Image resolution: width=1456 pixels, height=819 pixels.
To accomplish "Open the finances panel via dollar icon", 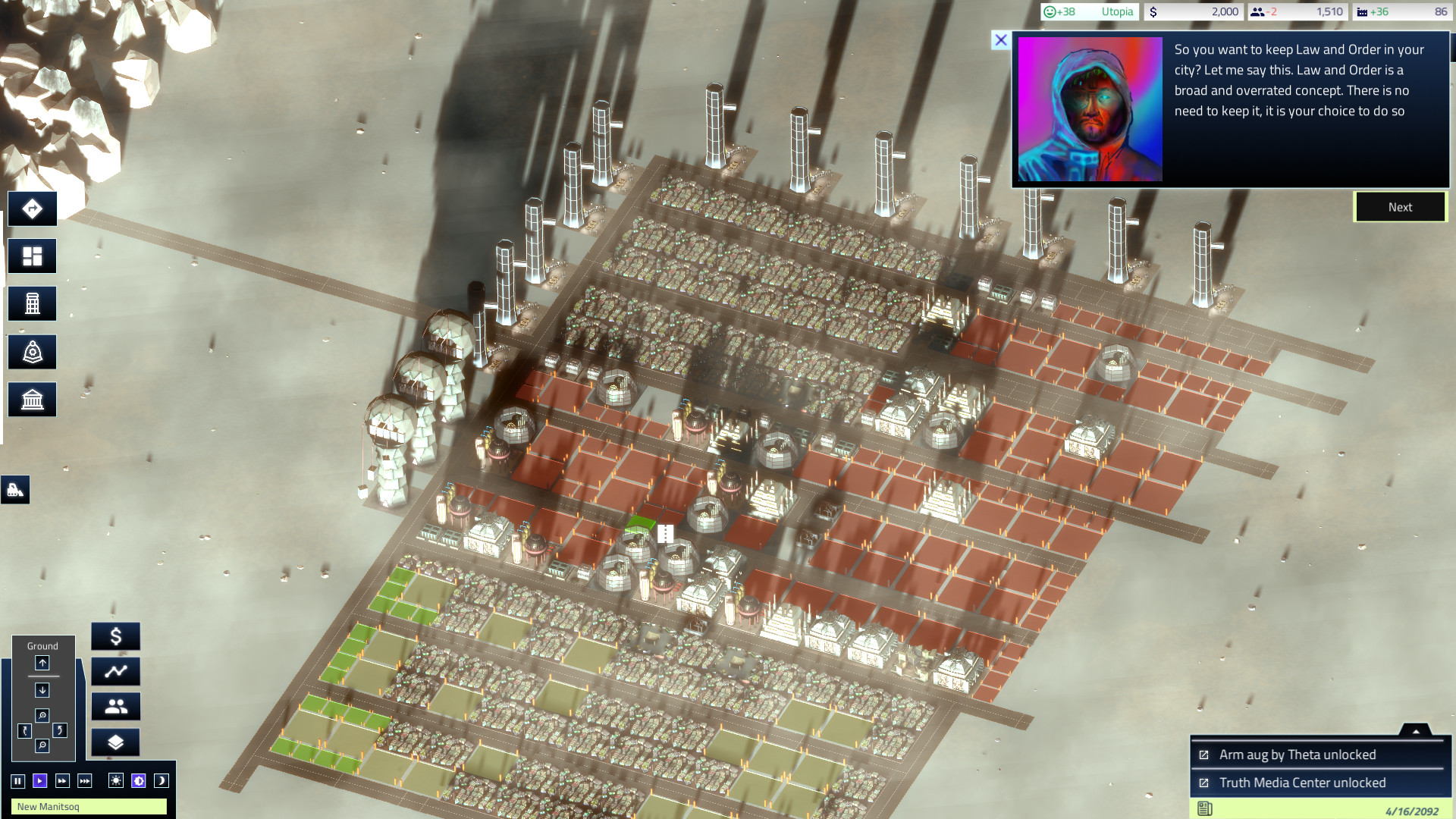I will (115, 637).
